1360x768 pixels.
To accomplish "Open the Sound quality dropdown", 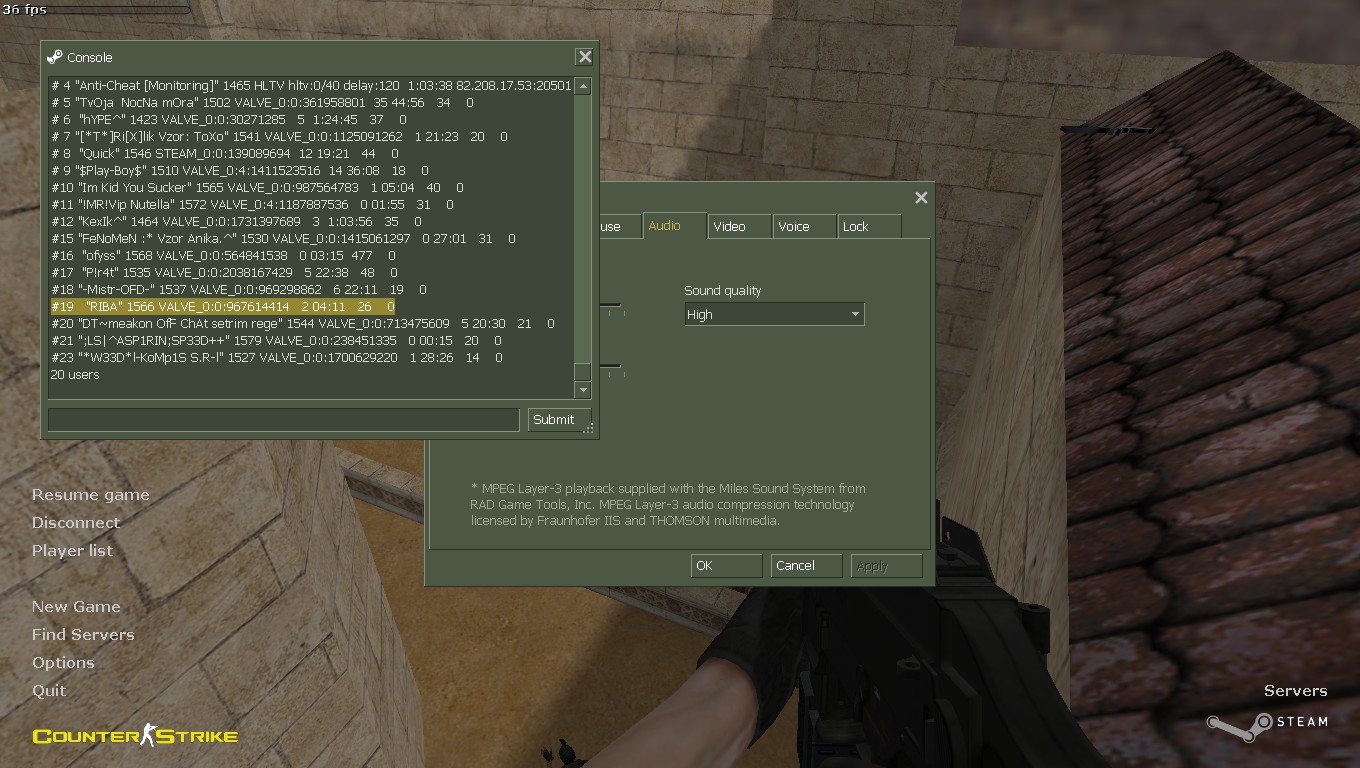I will (774, 315).
